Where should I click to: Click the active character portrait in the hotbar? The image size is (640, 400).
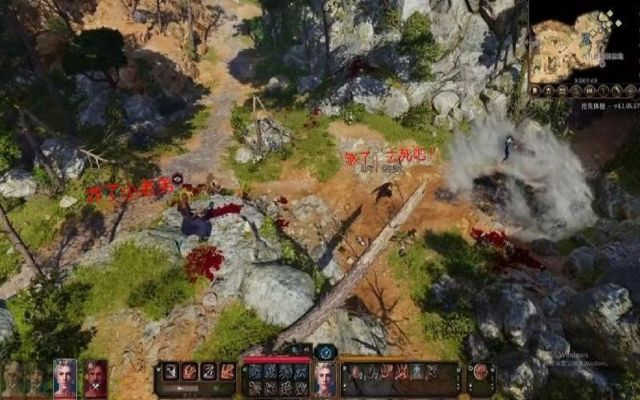pos(325,378)
